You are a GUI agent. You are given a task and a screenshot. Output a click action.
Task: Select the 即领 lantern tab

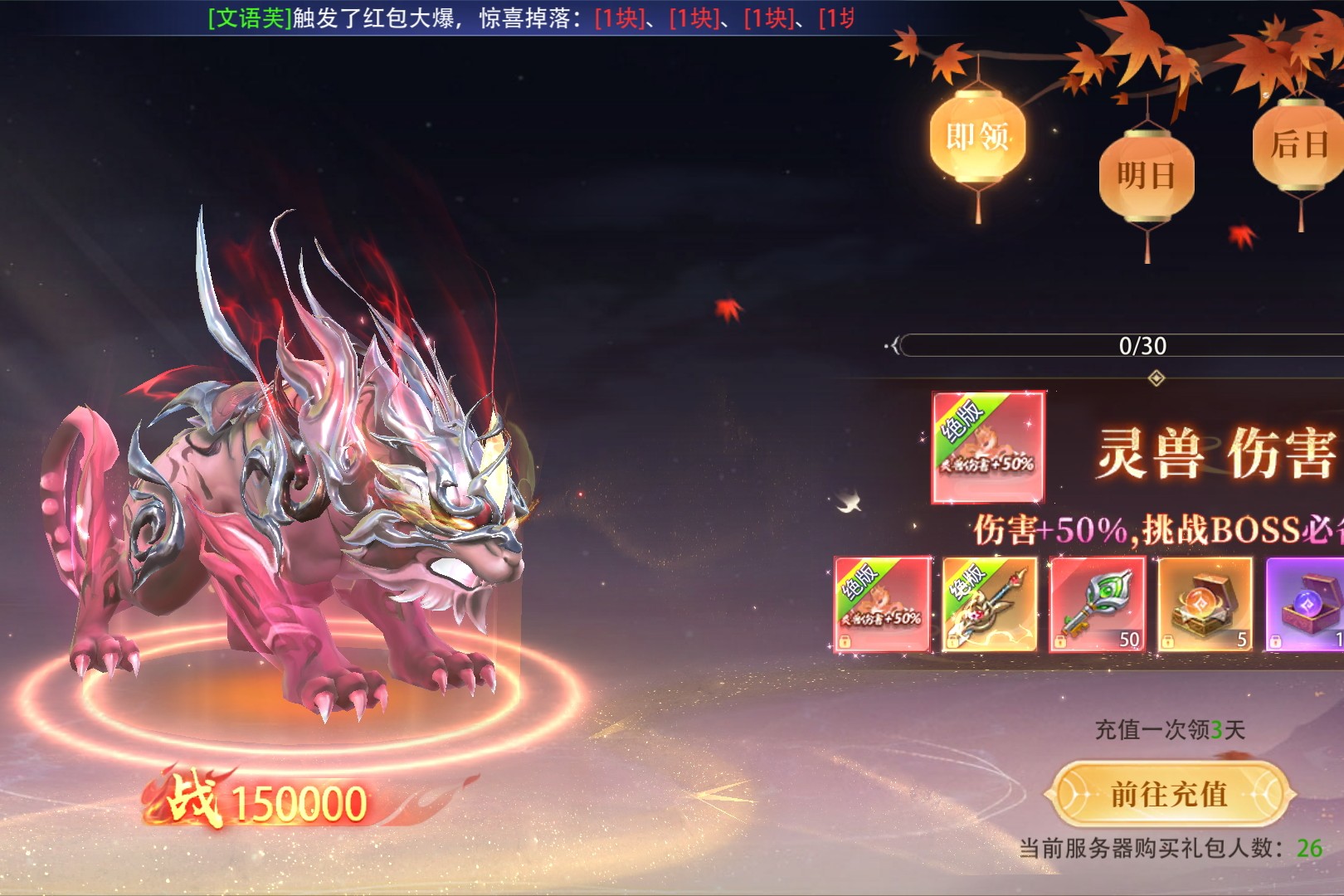977,137
